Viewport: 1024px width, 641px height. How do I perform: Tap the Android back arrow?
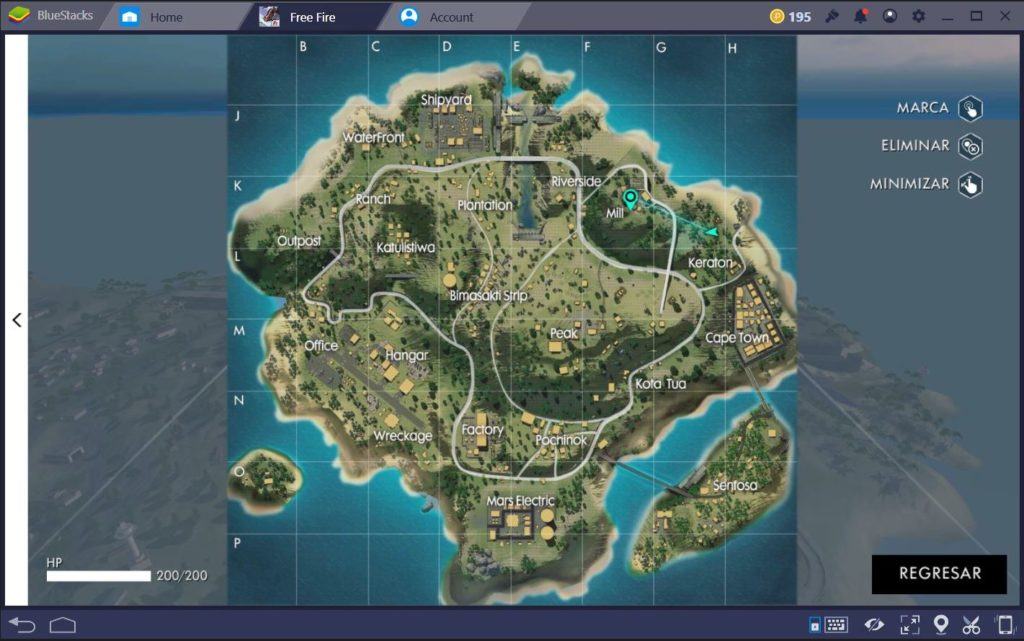[x=22, y=625]
